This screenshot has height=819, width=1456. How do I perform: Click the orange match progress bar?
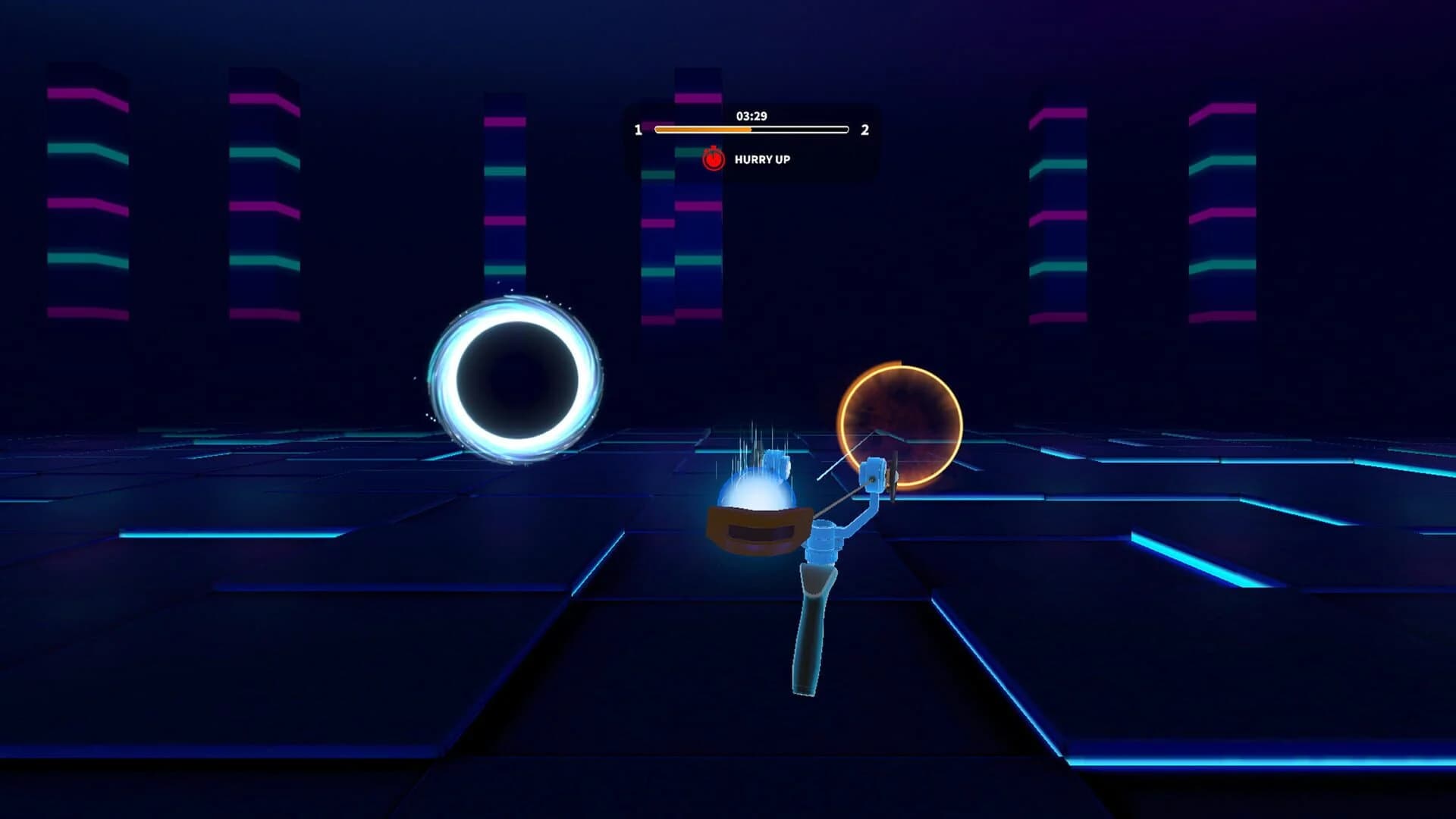tap(701, 130)
